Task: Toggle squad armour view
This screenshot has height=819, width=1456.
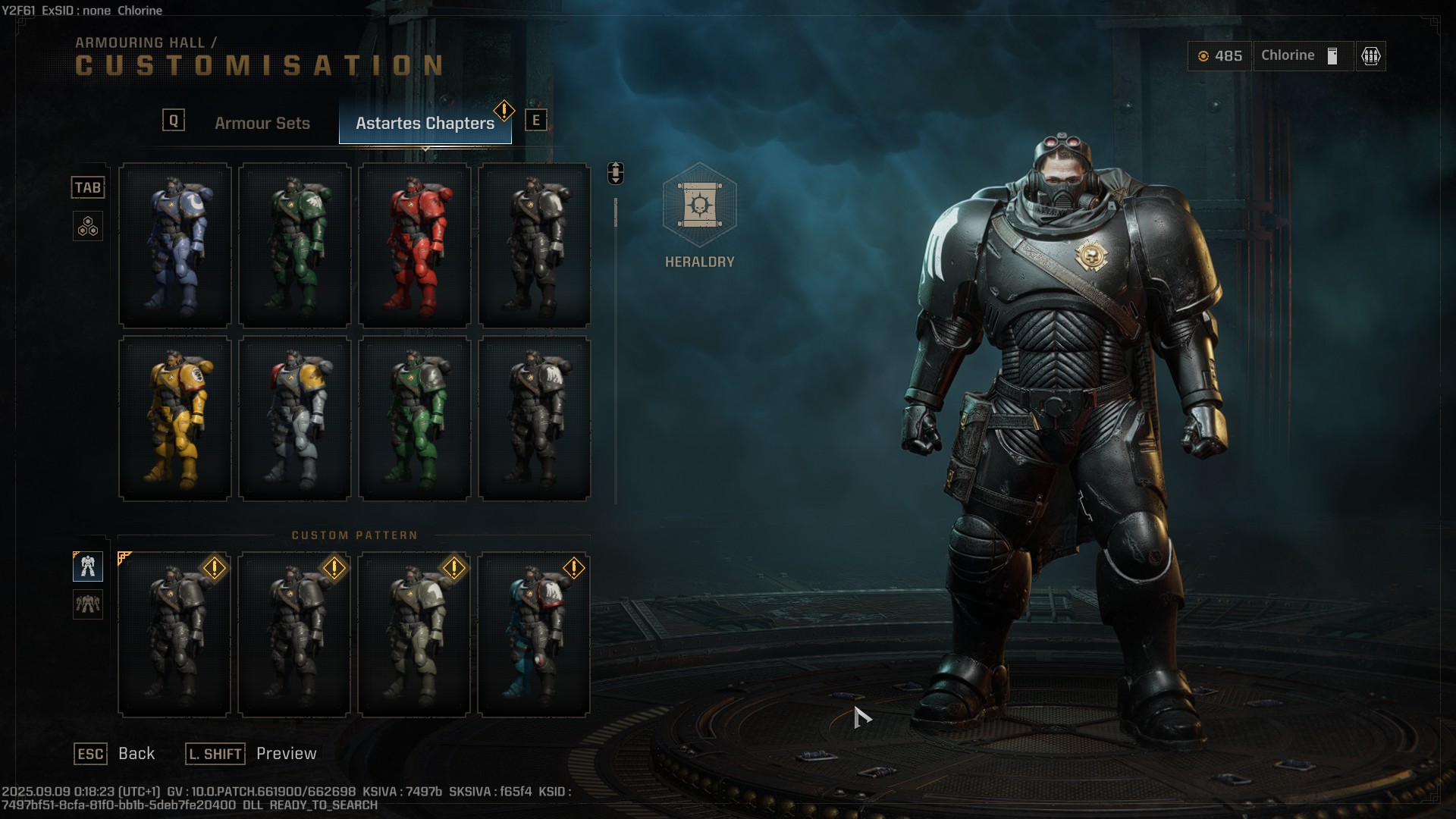Action: [x=88, y=606]
